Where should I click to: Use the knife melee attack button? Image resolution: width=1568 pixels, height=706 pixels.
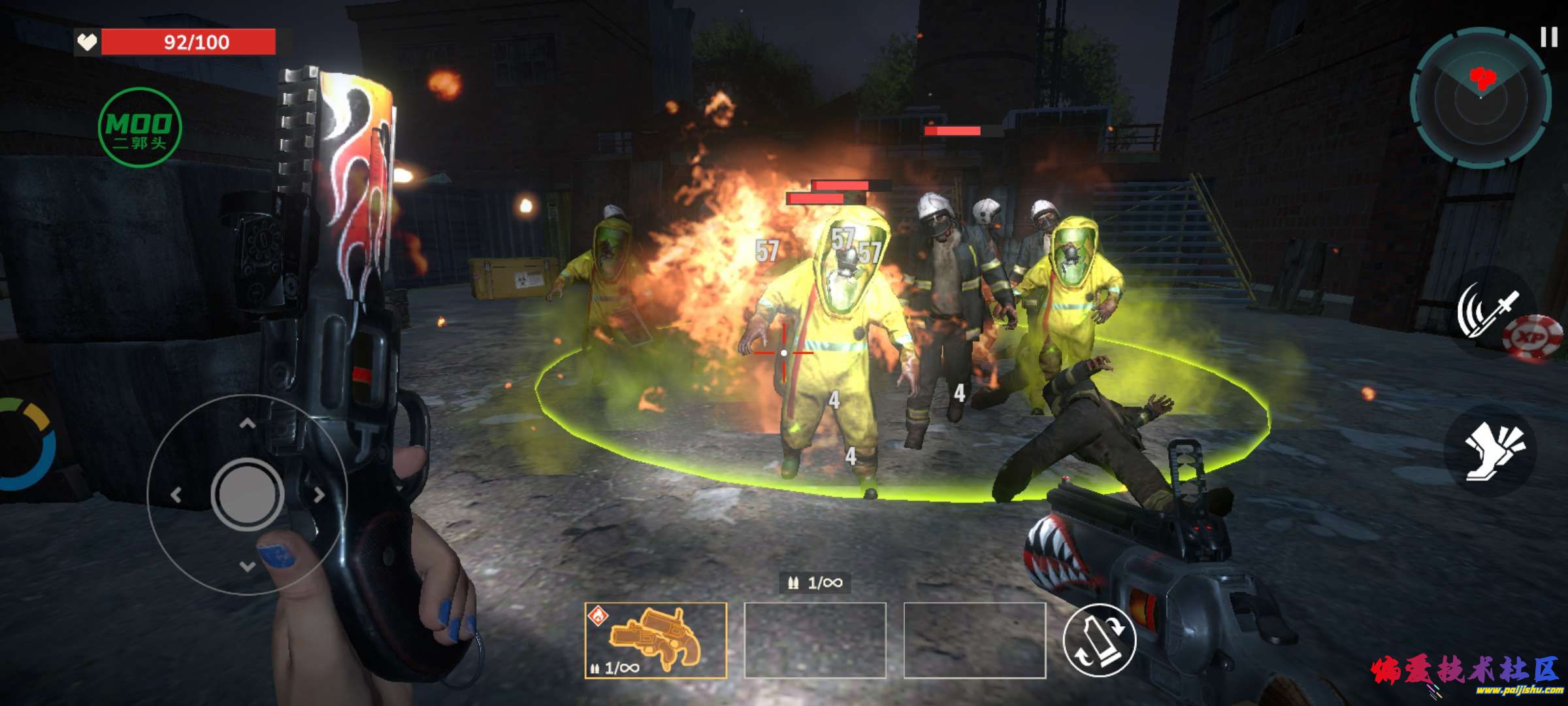point(1484,309)
